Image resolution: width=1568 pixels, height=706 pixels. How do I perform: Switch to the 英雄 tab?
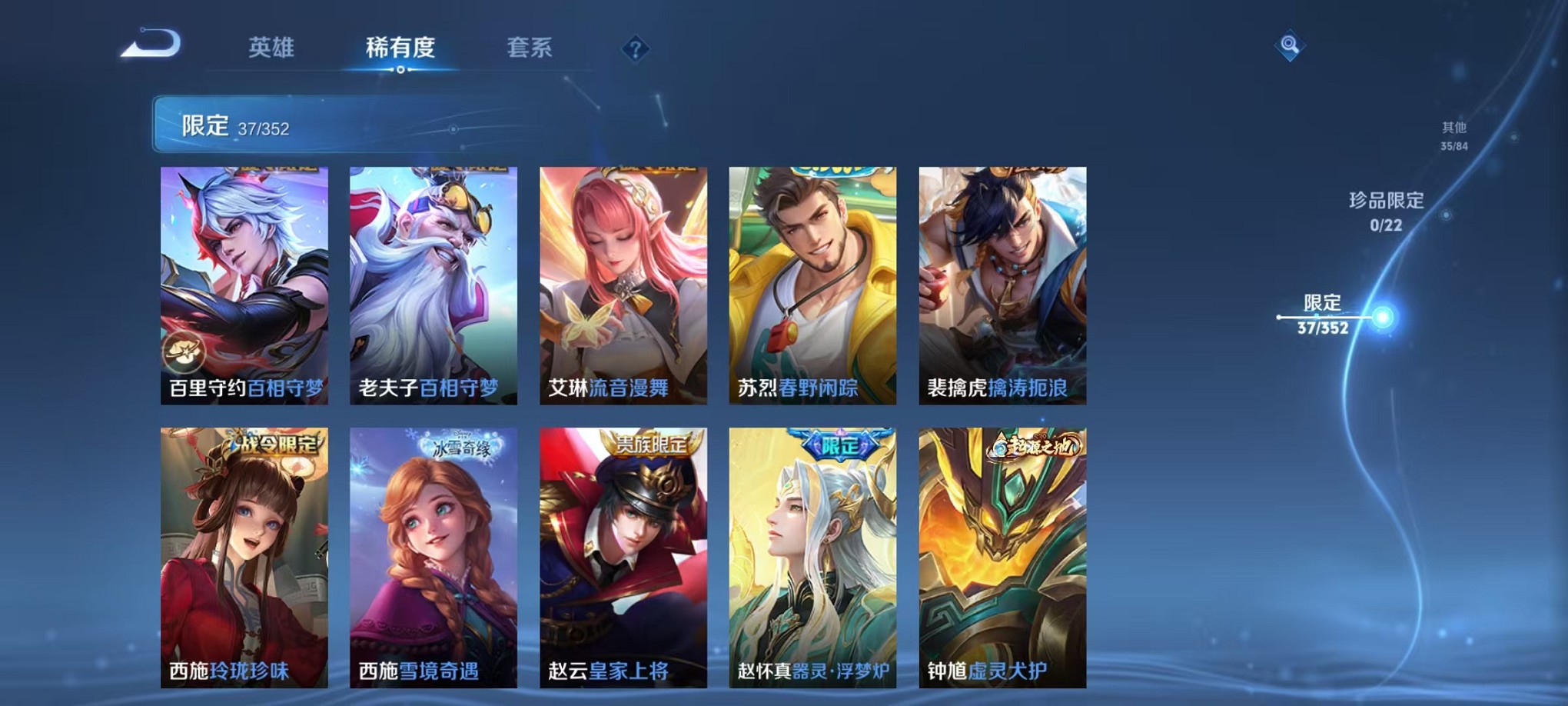(272, 48)
